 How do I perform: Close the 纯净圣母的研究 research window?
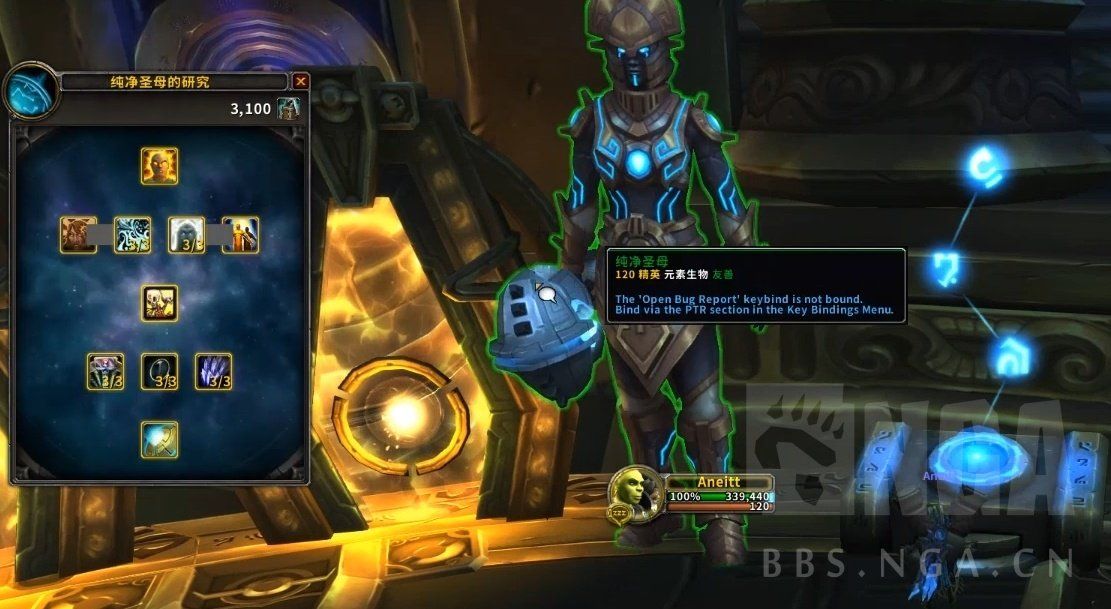[x=301, y=82]
